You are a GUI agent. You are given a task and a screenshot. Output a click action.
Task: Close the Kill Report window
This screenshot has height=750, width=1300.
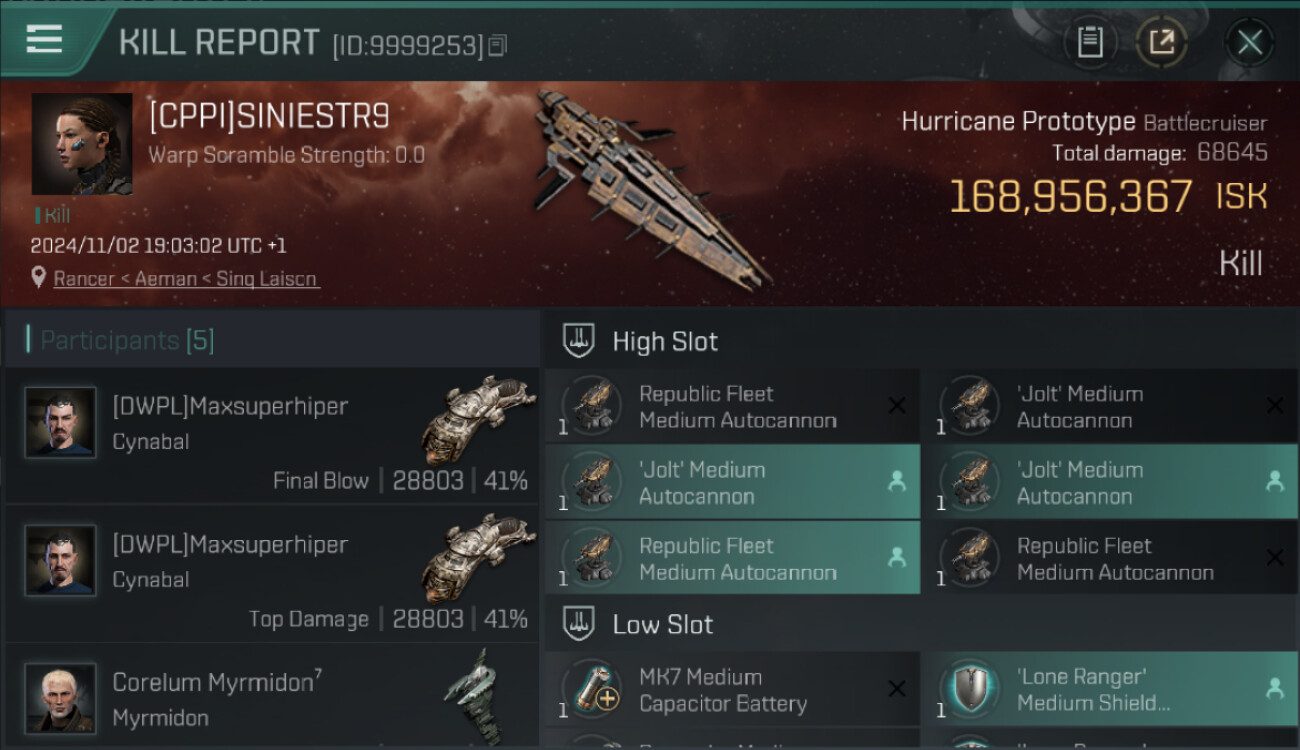point(1249,42)
